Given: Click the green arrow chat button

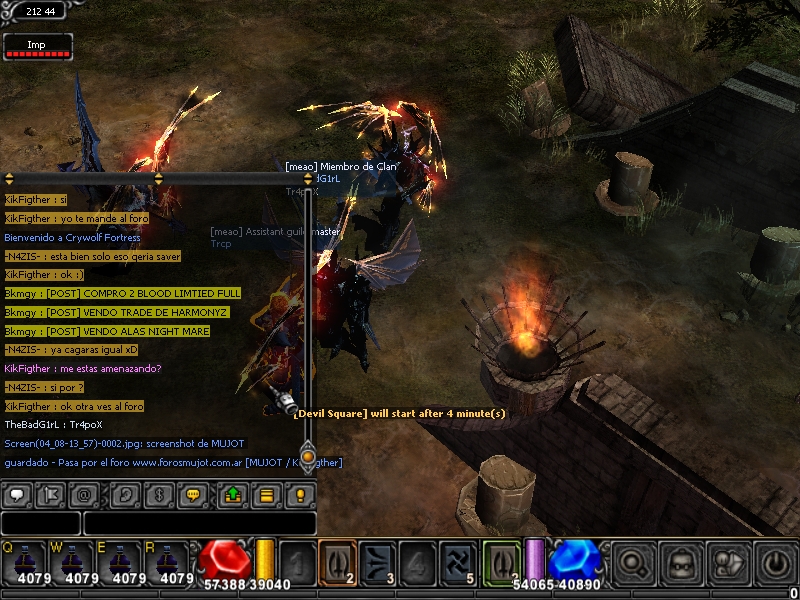Looking at the screenshot, I should click(x=233, y=494).
